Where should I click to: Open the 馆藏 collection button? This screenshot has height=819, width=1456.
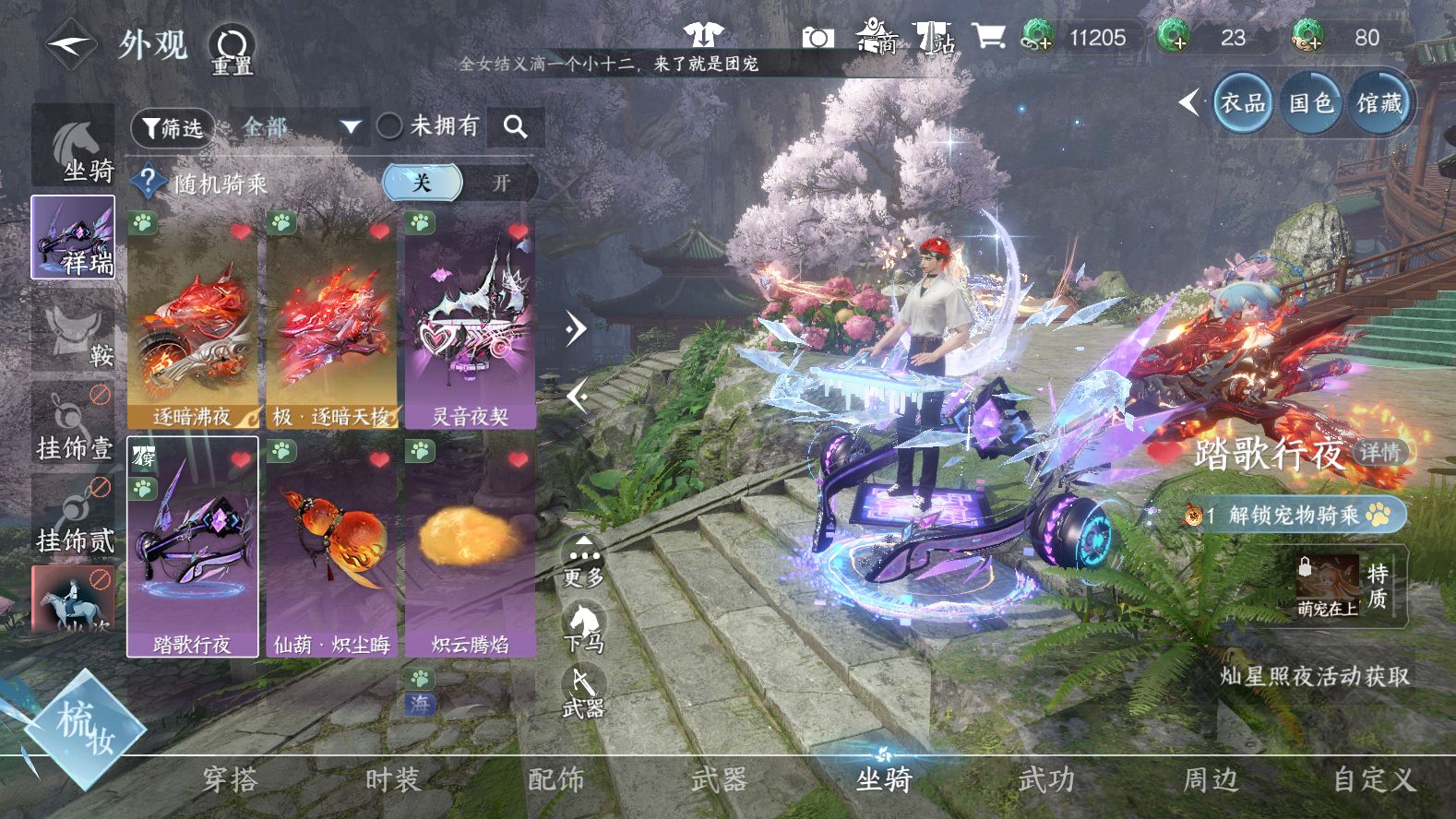tap(1379, 103)
